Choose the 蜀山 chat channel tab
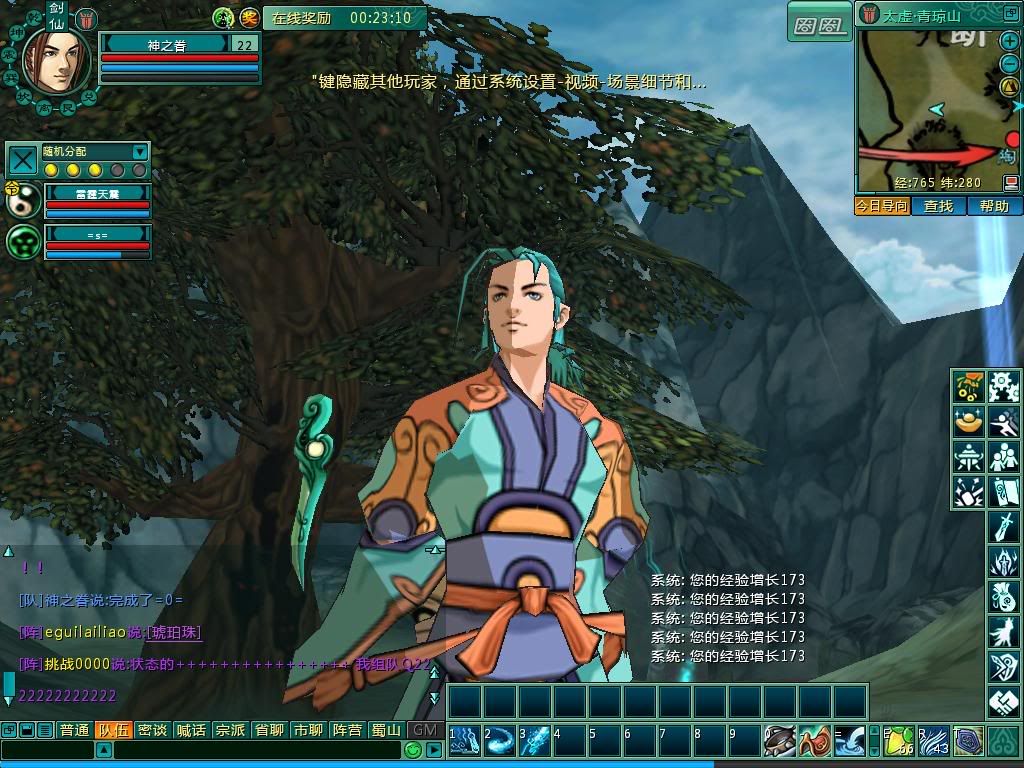The height and width of the screenshot is (768, 1024). click(386, 730)
